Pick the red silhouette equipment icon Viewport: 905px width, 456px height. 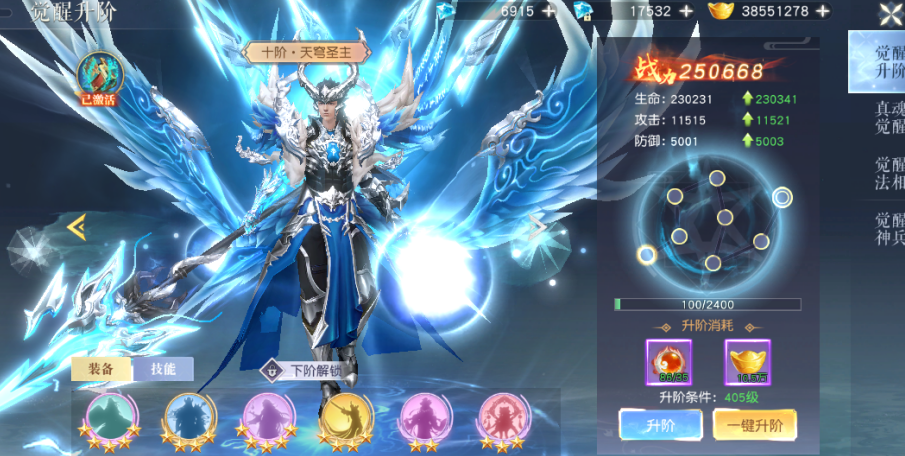(501, 415)
